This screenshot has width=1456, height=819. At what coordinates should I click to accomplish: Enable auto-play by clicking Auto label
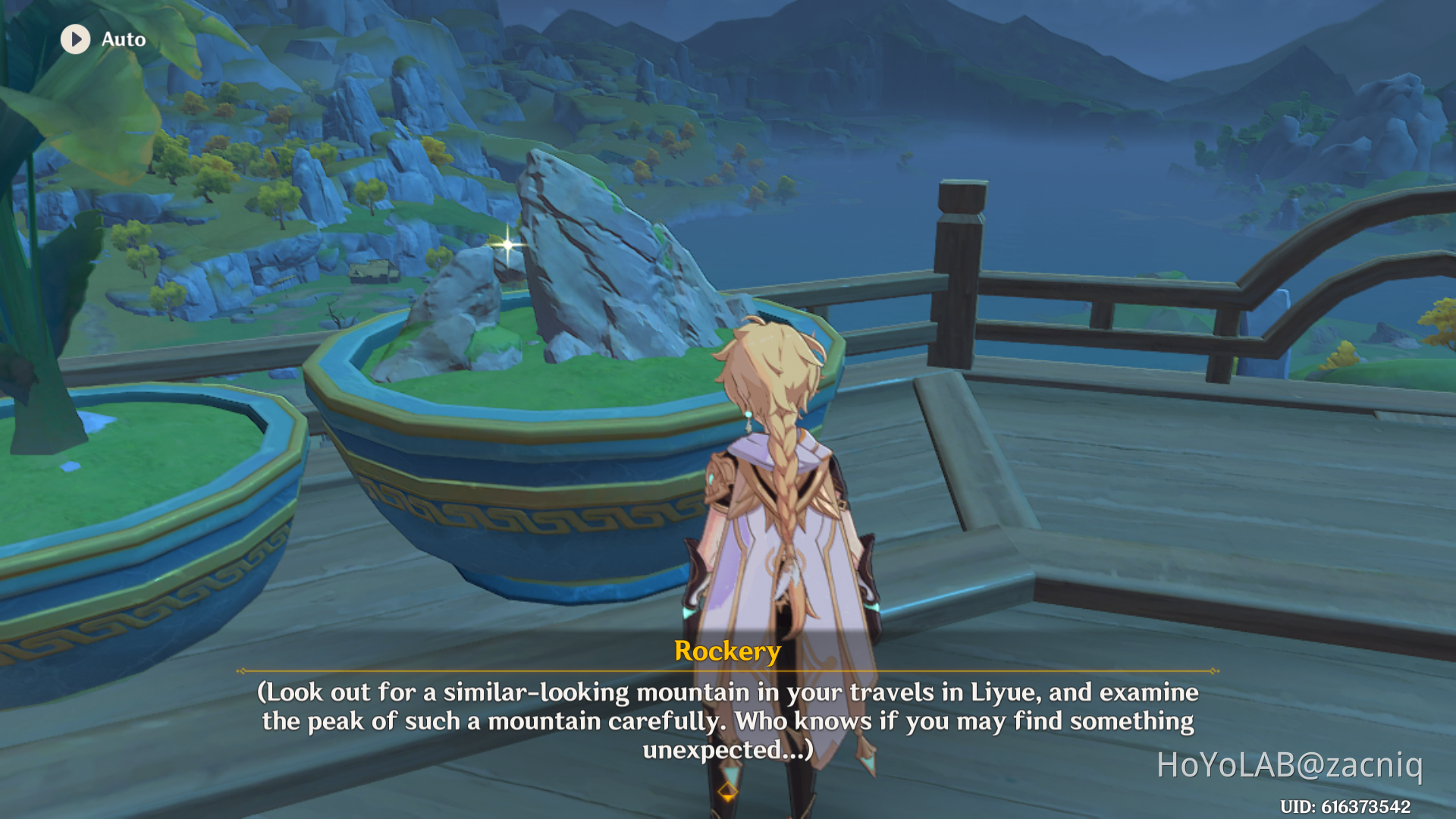point(123,39)
